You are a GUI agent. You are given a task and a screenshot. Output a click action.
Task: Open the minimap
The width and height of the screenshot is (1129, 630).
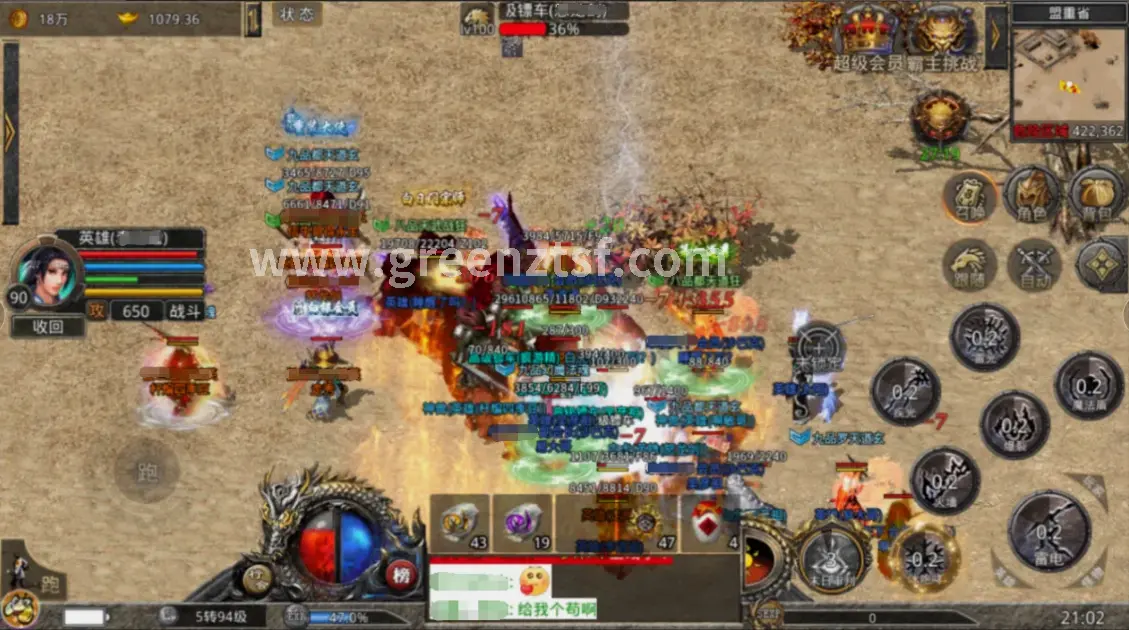[x=1067, y=74]
